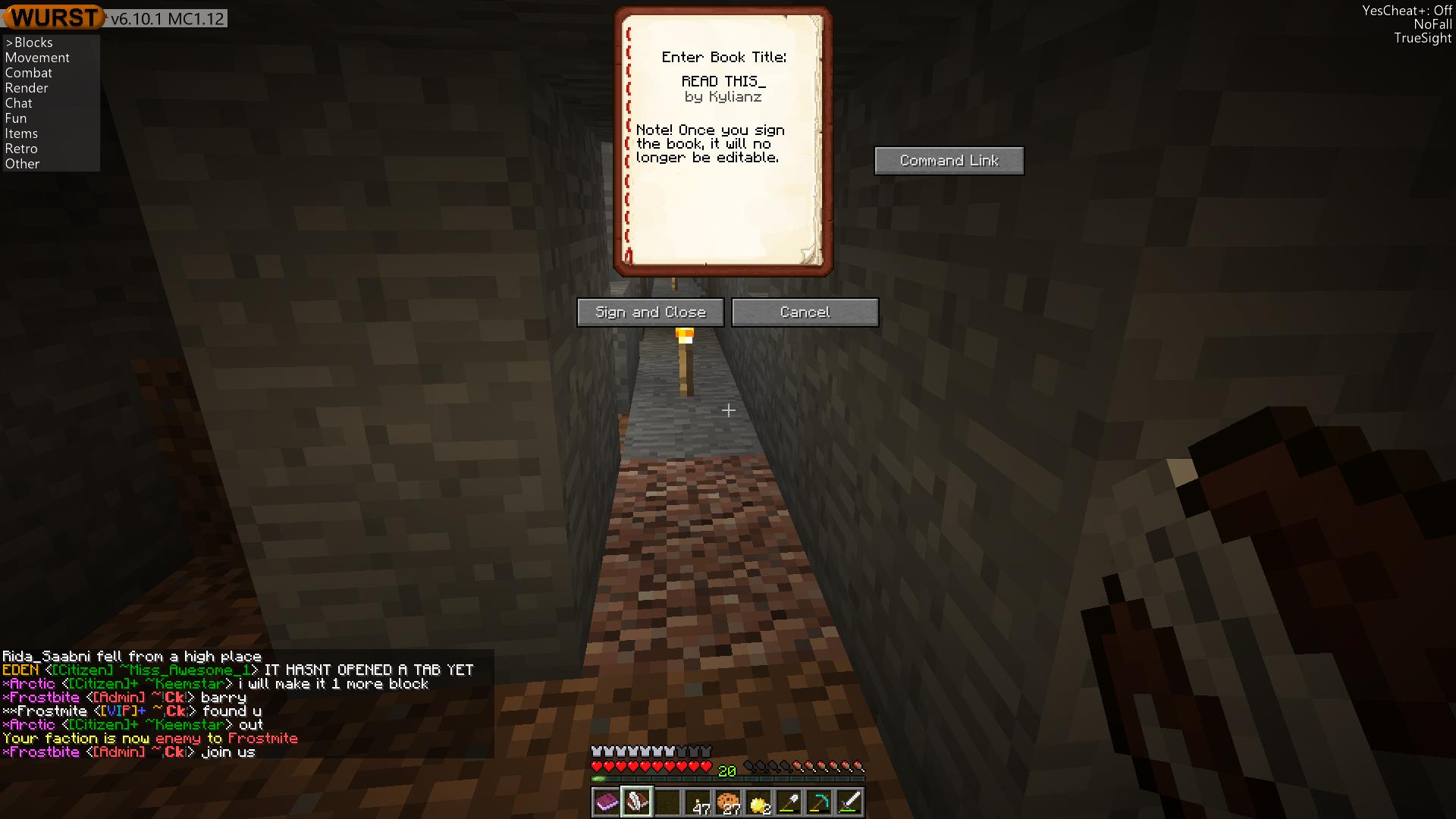Open the Items category
The width and height of the screenshot is (1456, 819).
pyautogui.click(x=21, y=133)
